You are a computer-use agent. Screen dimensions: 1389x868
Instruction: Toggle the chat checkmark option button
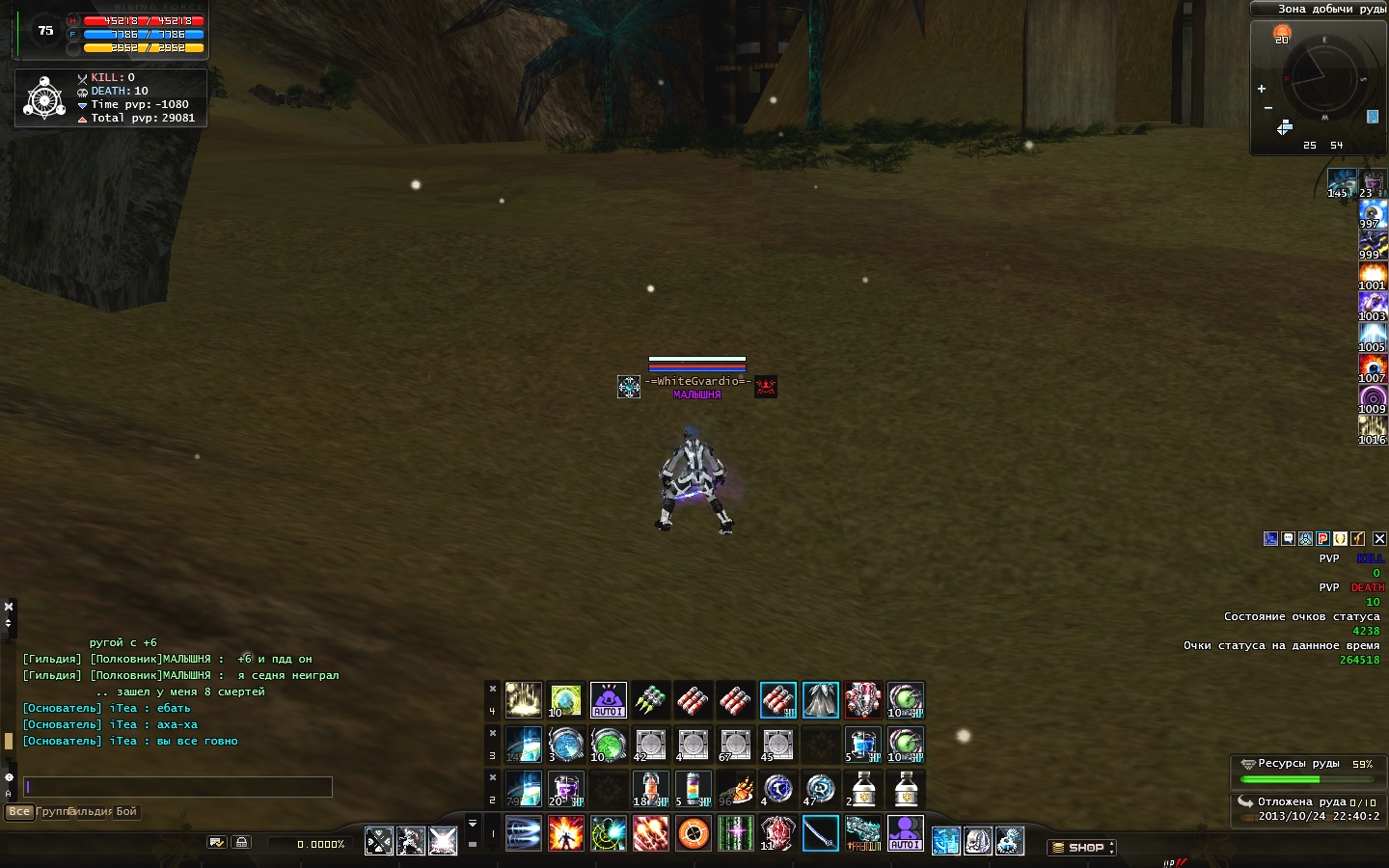(217, 843)
